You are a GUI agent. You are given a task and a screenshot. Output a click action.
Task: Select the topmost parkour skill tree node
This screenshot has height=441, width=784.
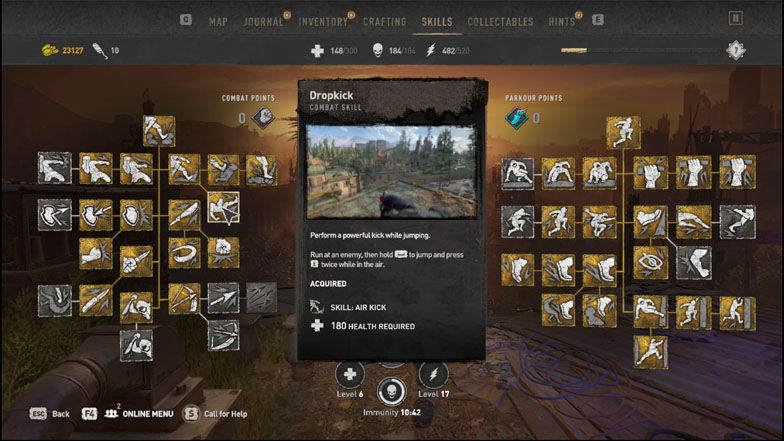[x=623, y=132]
